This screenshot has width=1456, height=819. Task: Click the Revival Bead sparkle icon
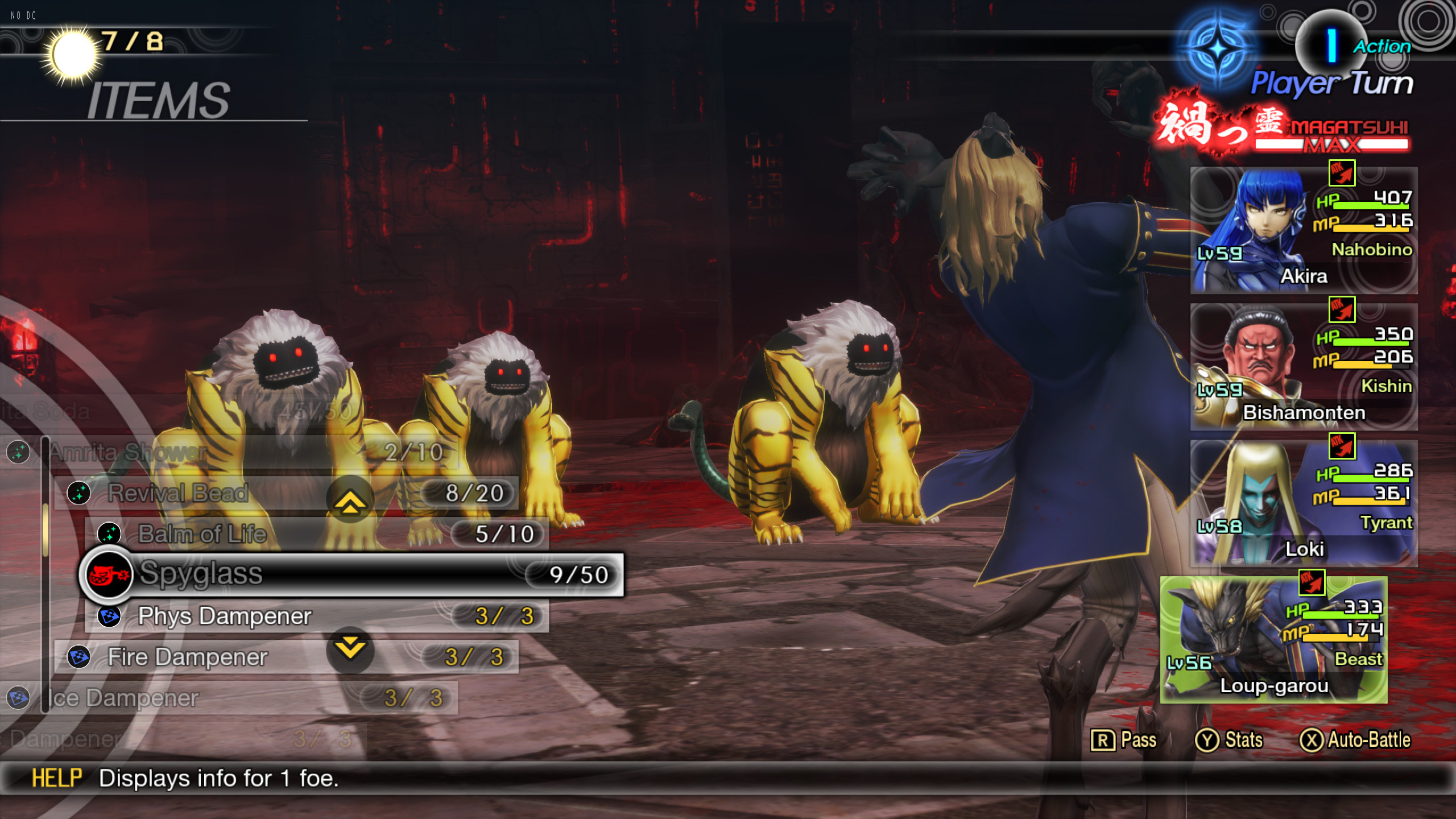tap(80, 492)
